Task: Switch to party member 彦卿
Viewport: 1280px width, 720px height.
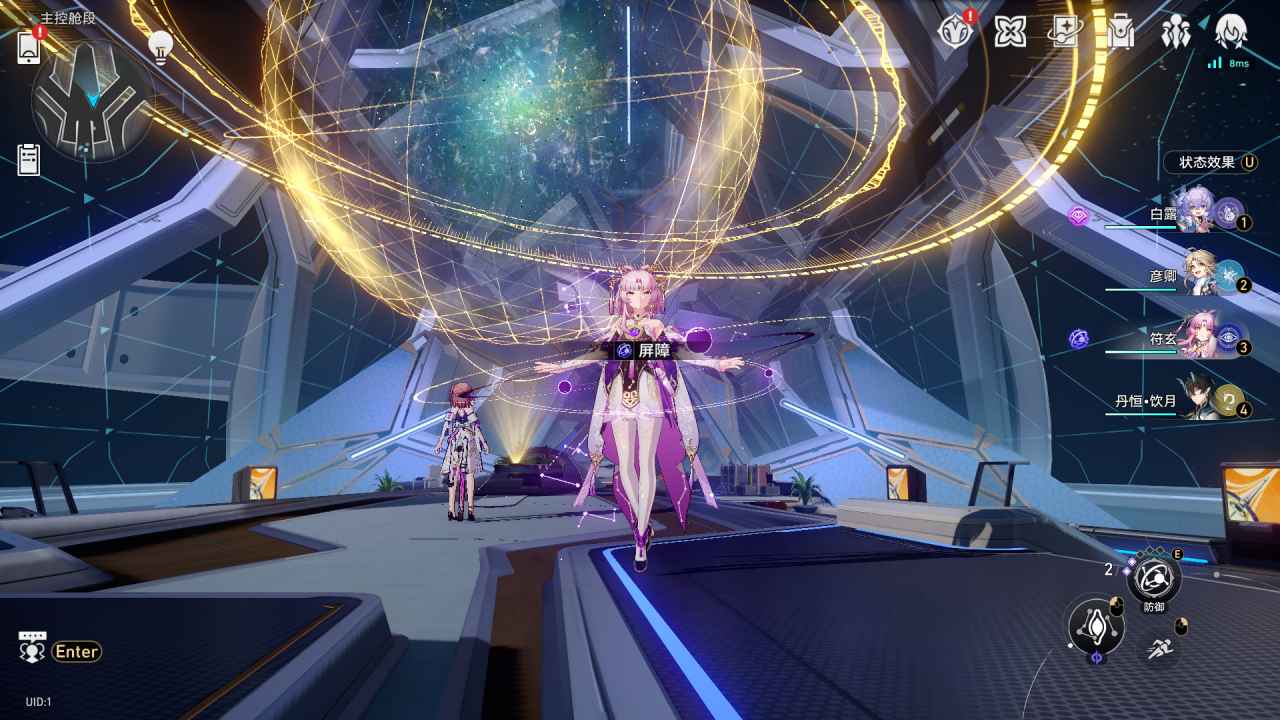Action: coord(1198,272)
